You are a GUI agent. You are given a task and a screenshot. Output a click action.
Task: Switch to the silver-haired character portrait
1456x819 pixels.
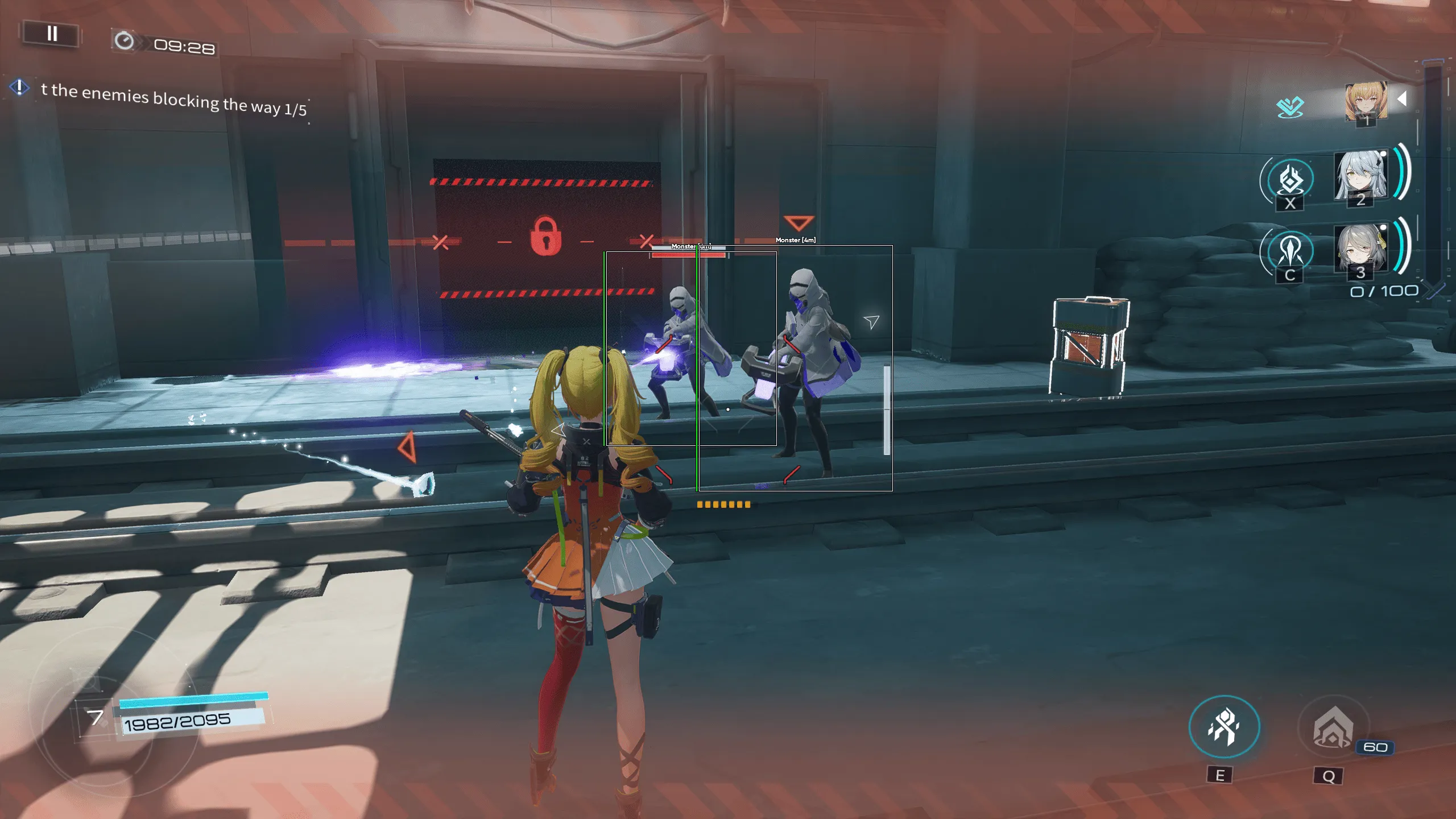pyautogui.click(x=1360, y=176)
